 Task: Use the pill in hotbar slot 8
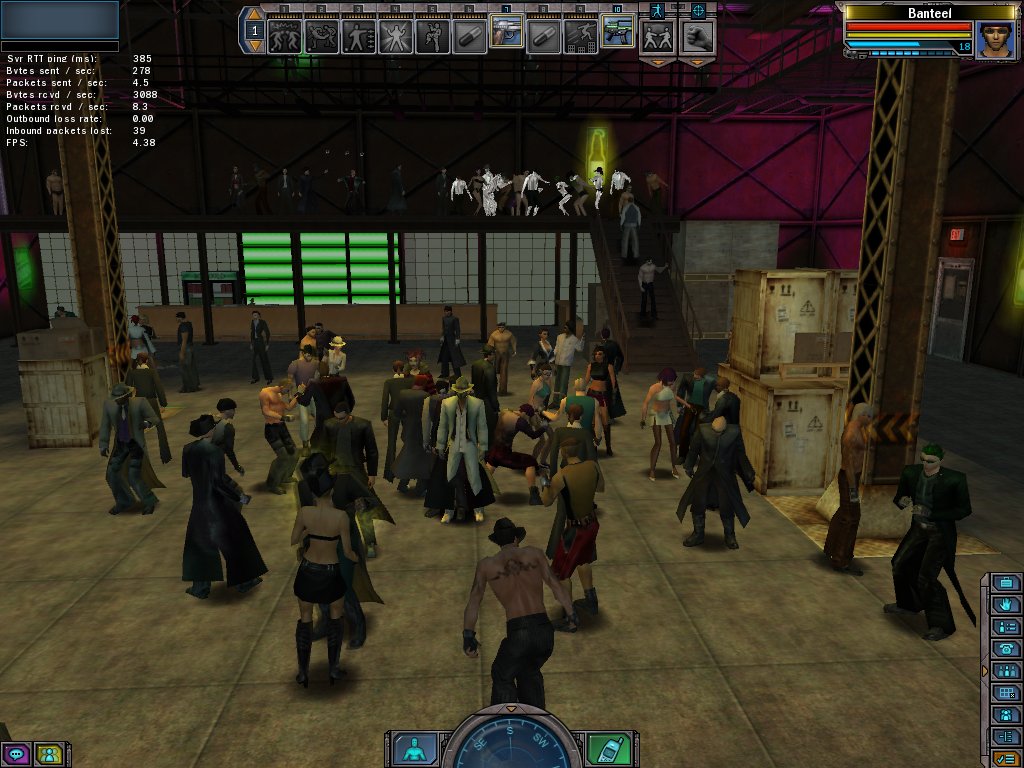(x=542, y=36)
